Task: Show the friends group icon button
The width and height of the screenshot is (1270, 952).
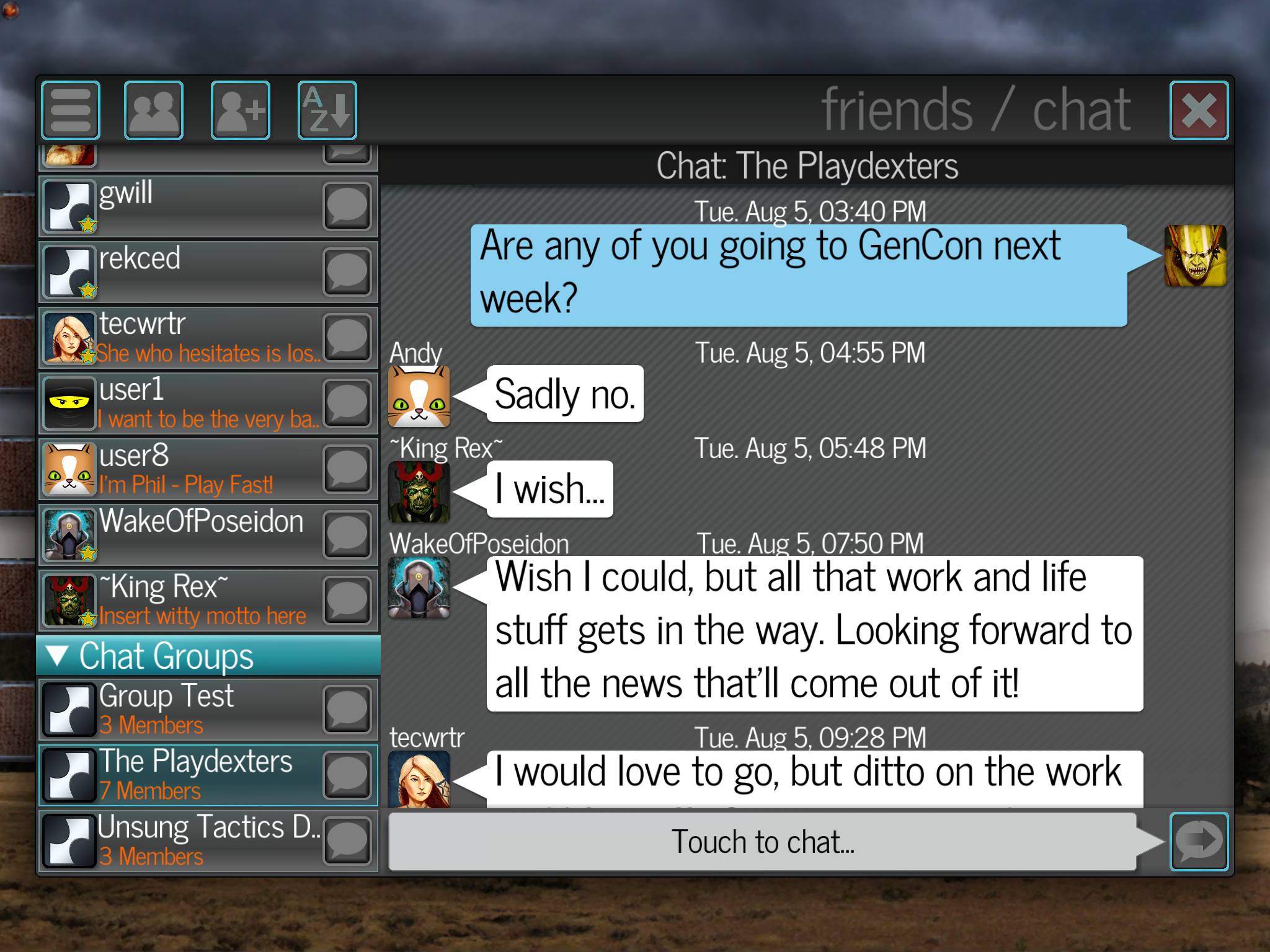Action: 154,111
